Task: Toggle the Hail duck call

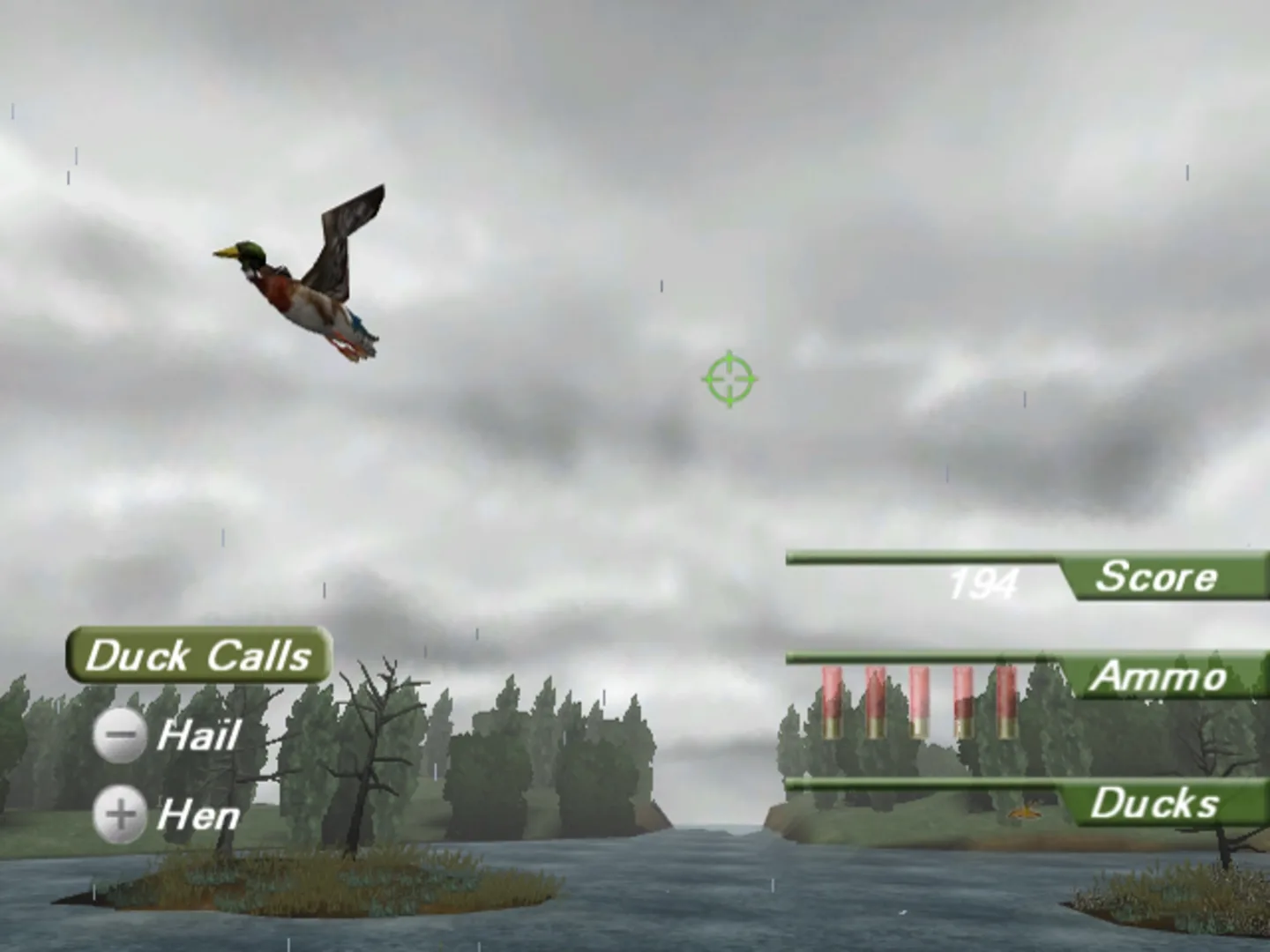Action: pyautogui.click(x=121, y=735)
